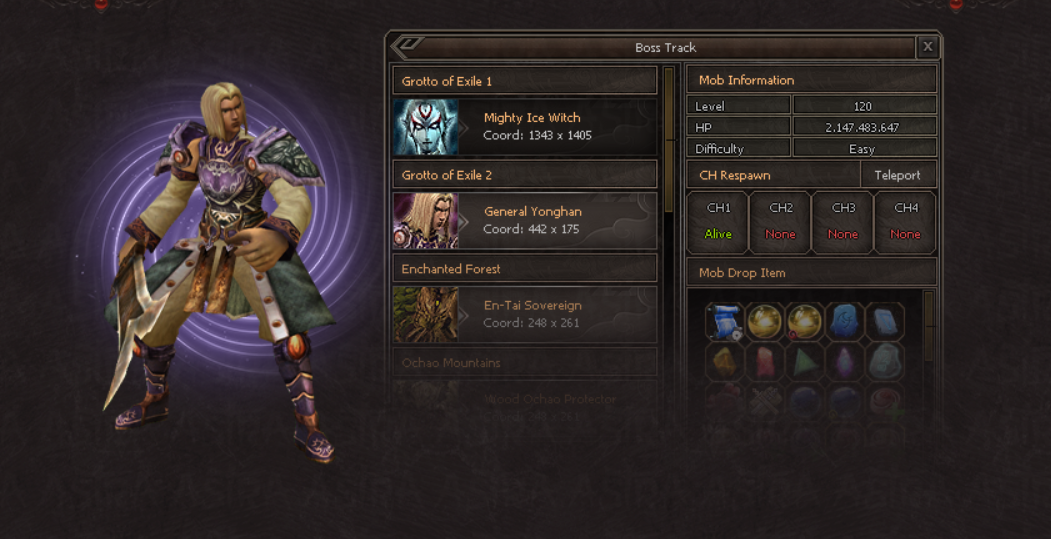Click the Teleport button

pyautogui.click(x=897, y=175)
